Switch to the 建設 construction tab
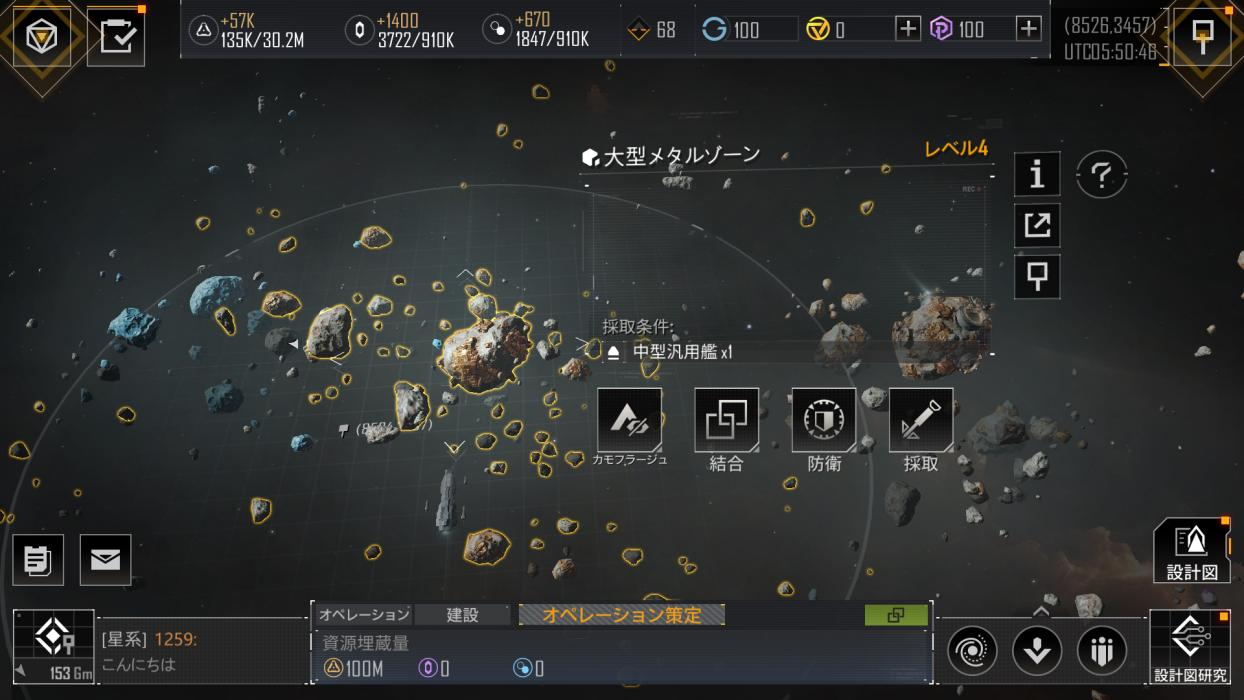Screen dimensions: 1244x700 tap(462, 615)
